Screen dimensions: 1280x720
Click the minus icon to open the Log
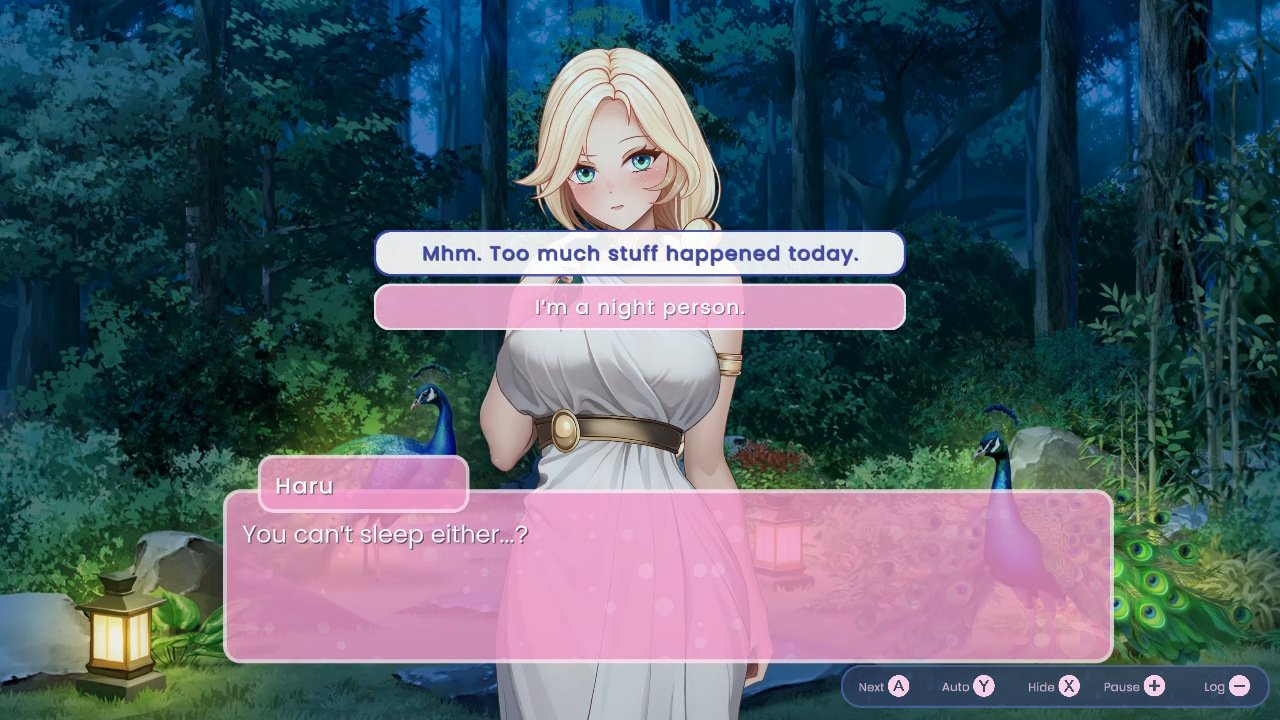pos(1239,687)
